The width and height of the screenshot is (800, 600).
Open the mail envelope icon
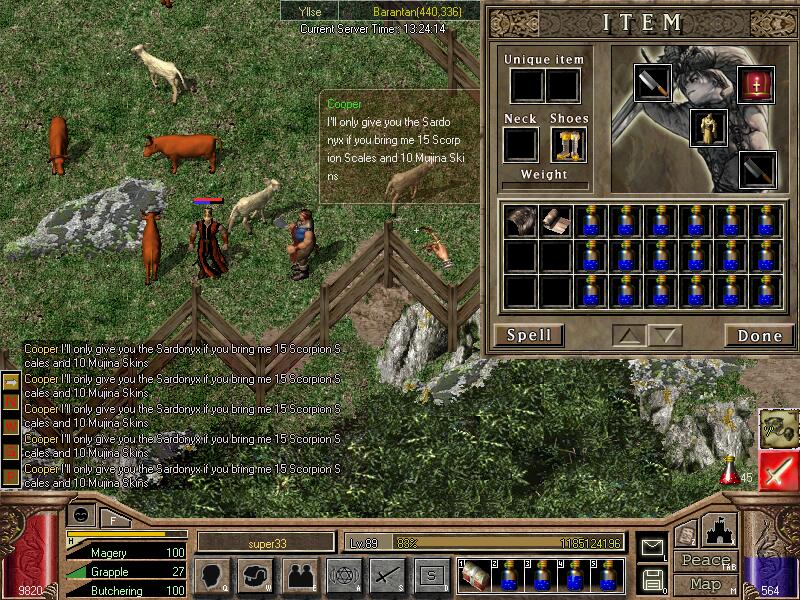coord(652,548)
